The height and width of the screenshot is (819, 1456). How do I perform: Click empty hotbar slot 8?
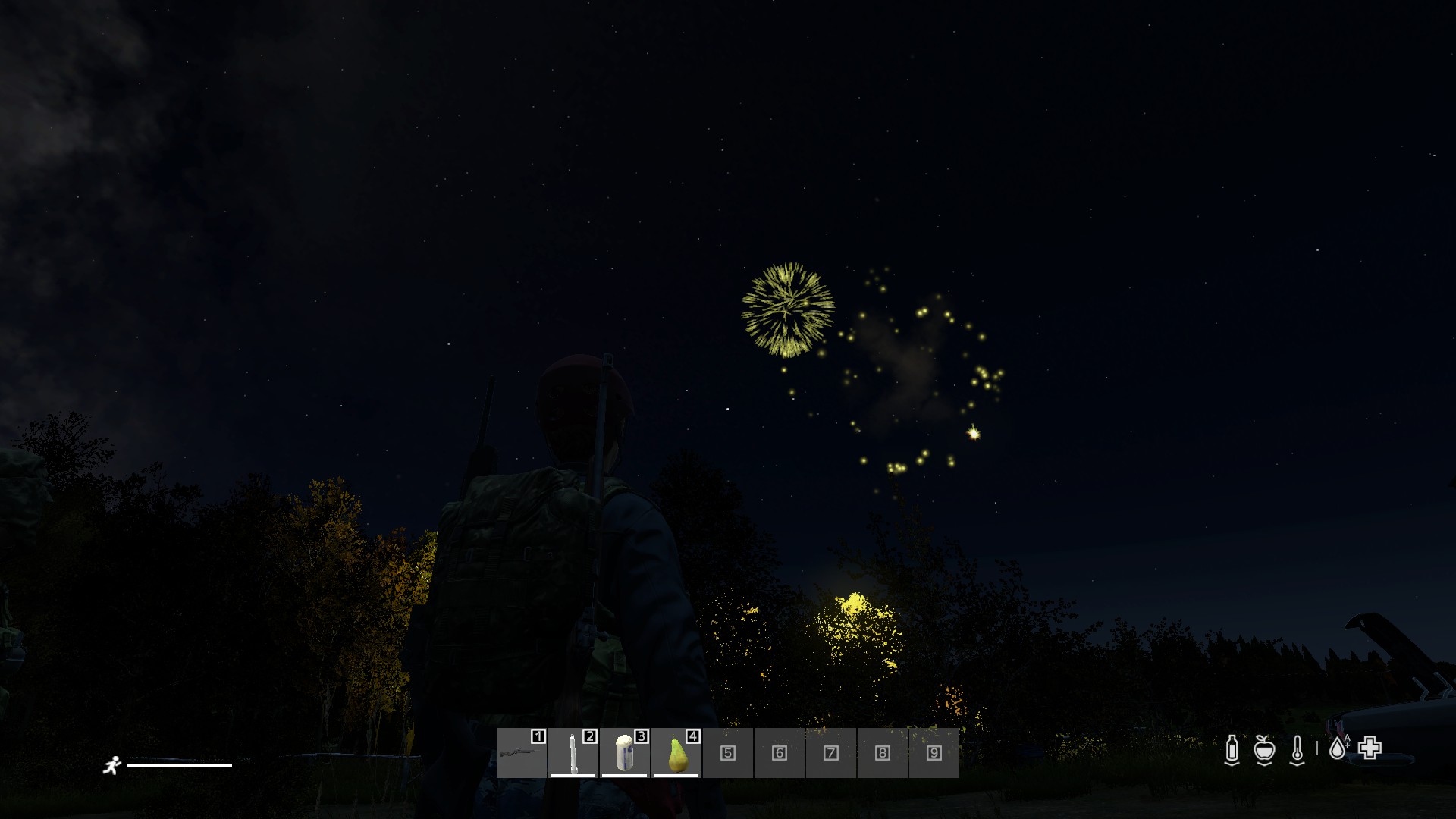pos(883,753)
